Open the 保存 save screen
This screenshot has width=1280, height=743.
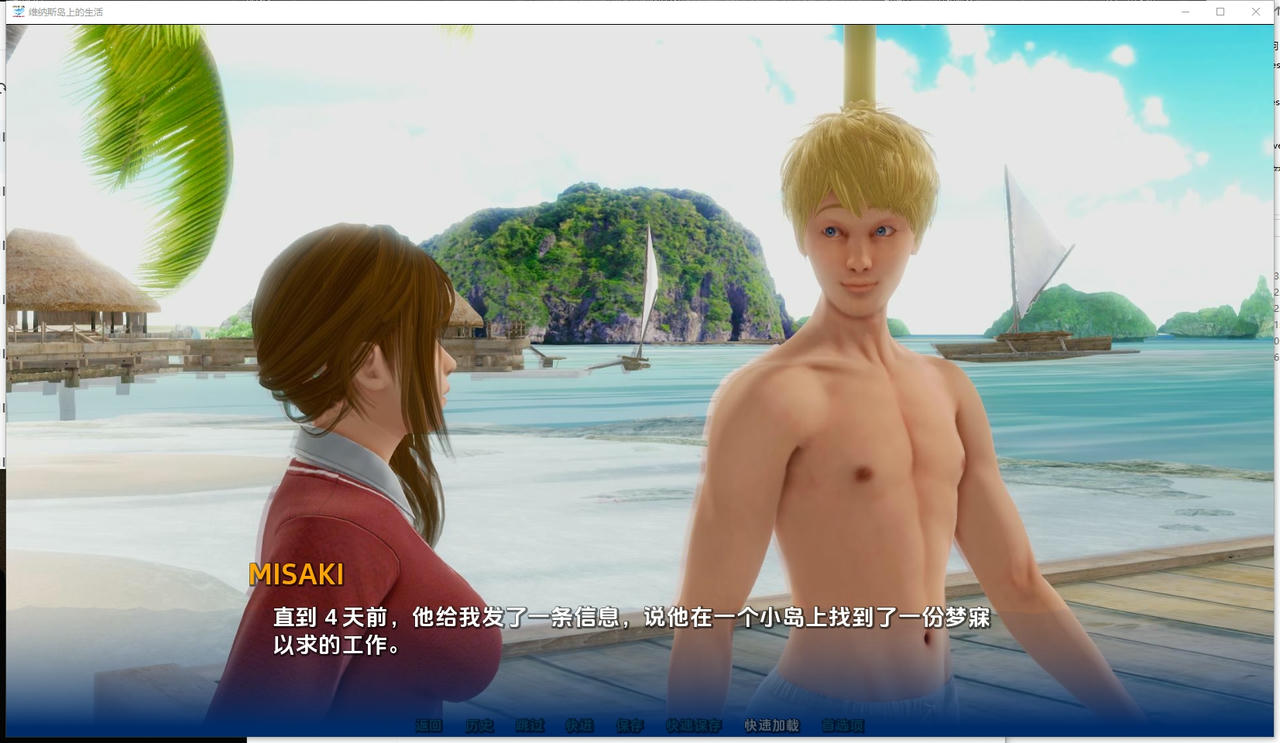tap(630, 726)
